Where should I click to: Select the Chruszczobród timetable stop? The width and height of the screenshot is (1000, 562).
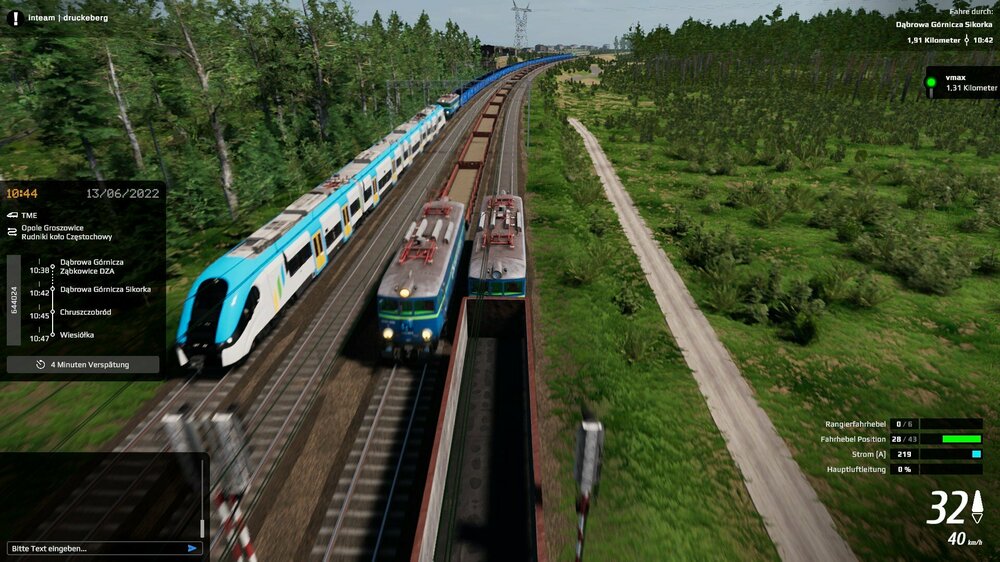coord(85,312)
